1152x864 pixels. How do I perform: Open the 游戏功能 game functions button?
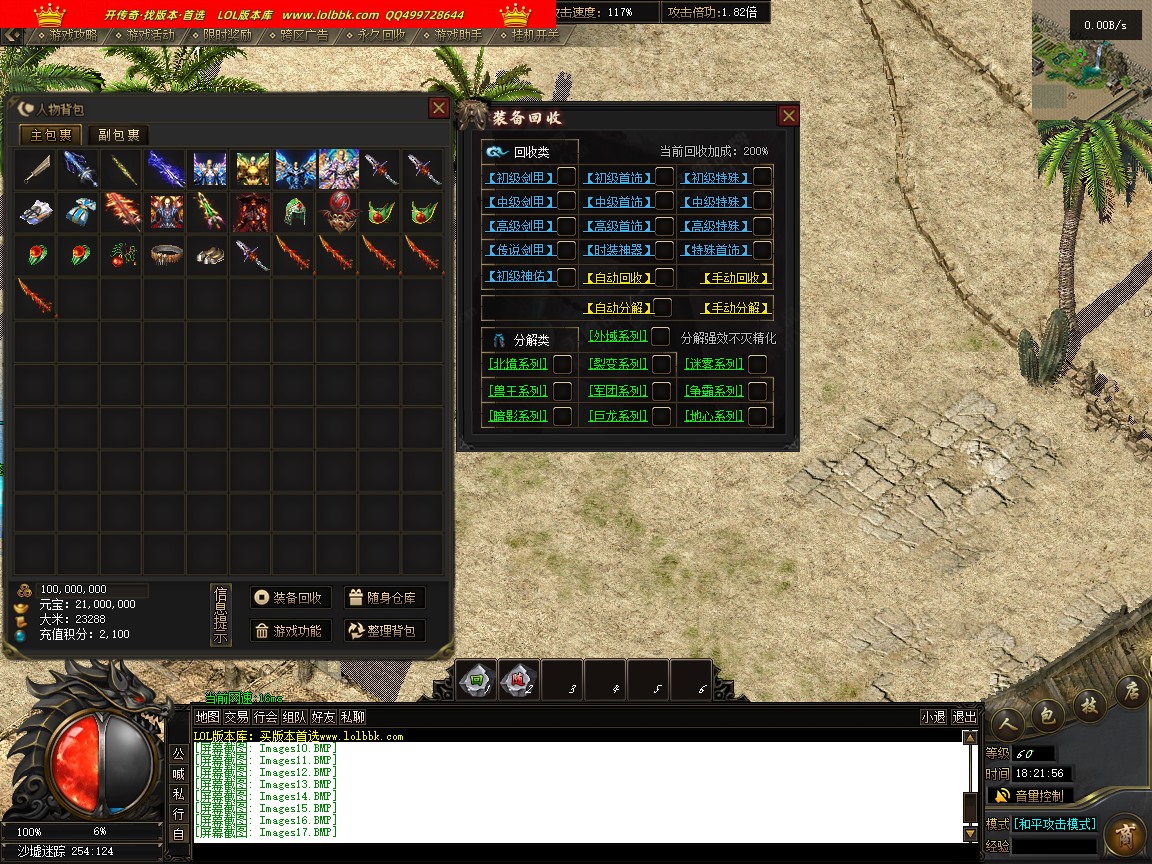tap(290, 630)
